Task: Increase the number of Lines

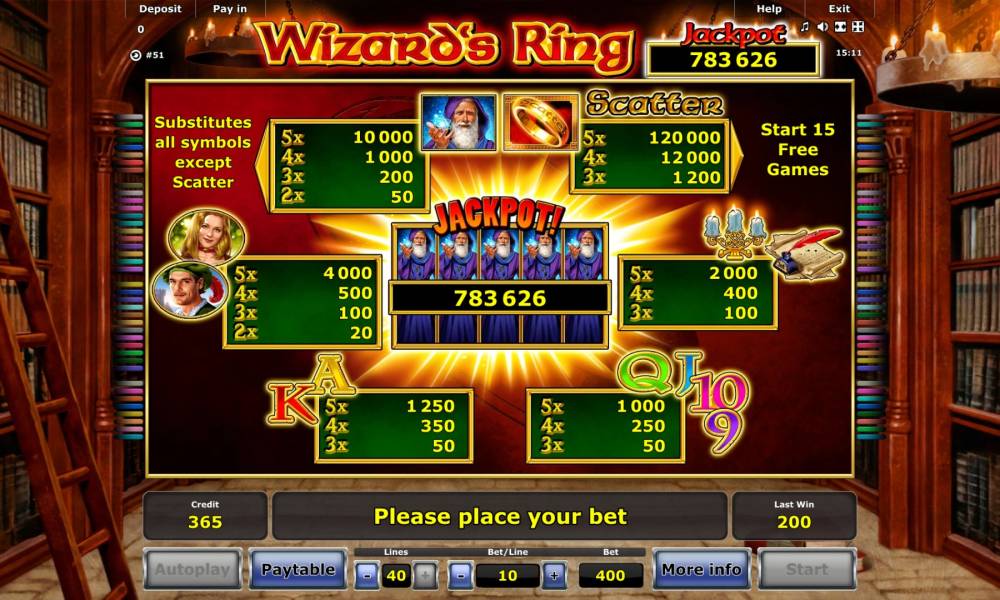Action: click(x=424, y=575)
